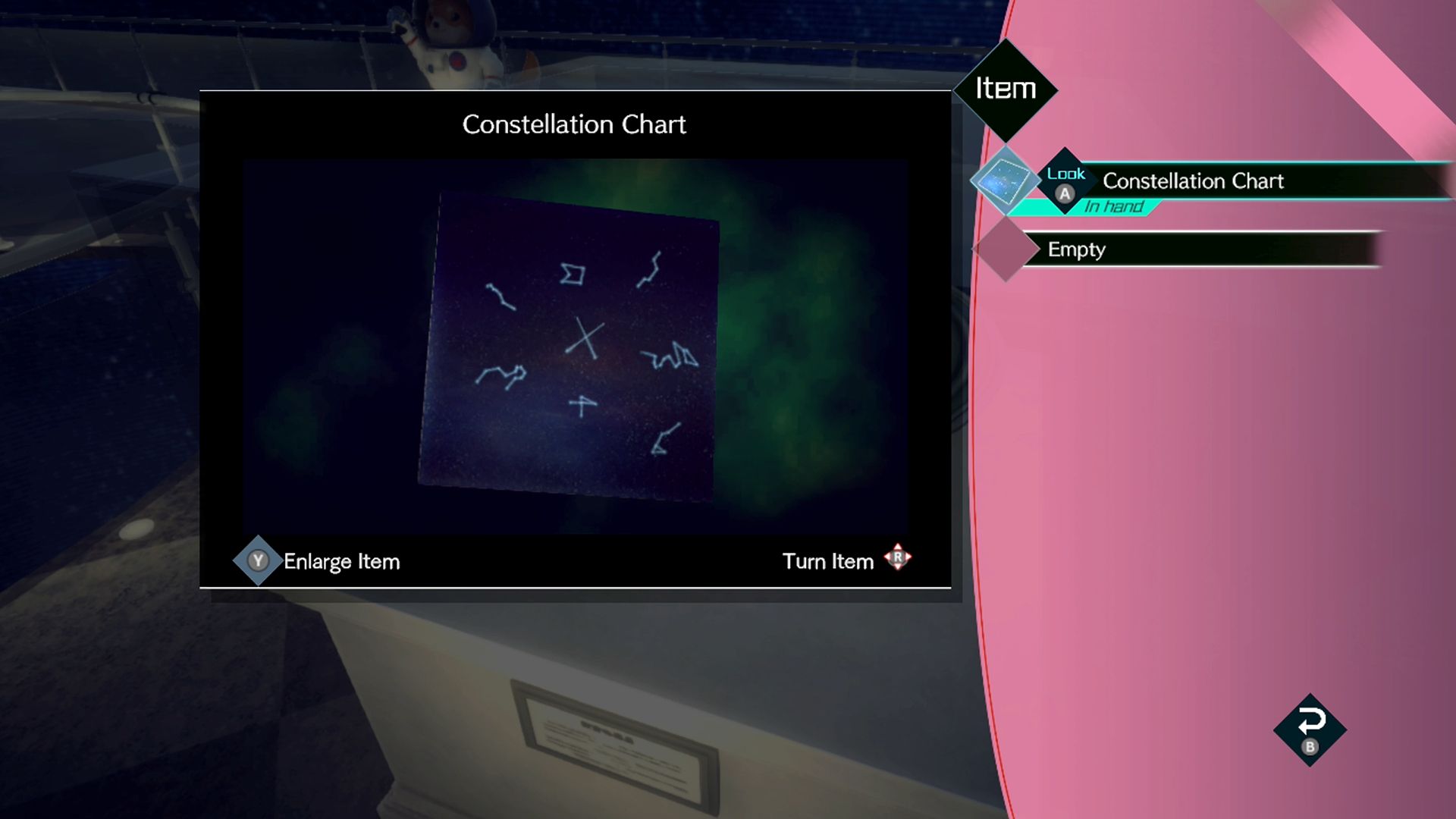This screenshot has width=1456, height=819.
Task: Toggle item inspection via Enlarge Item
Action: tap(340, 561)
